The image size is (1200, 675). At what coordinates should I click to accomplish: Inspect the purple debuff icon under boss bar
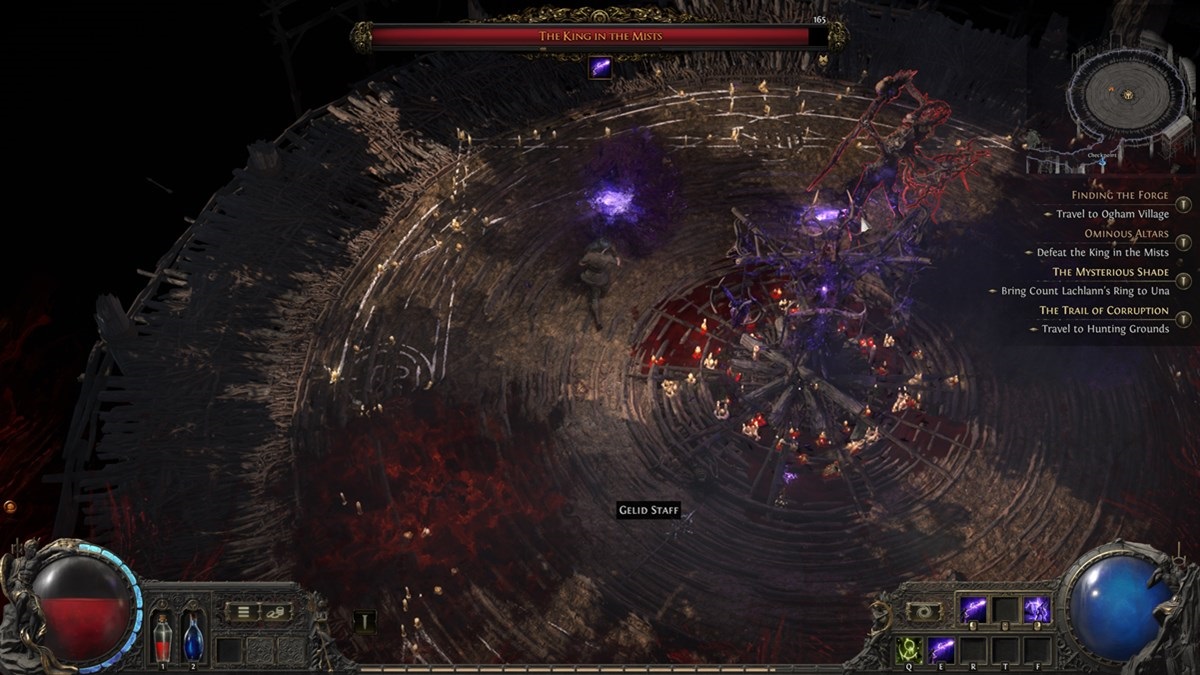click(600, 67)
